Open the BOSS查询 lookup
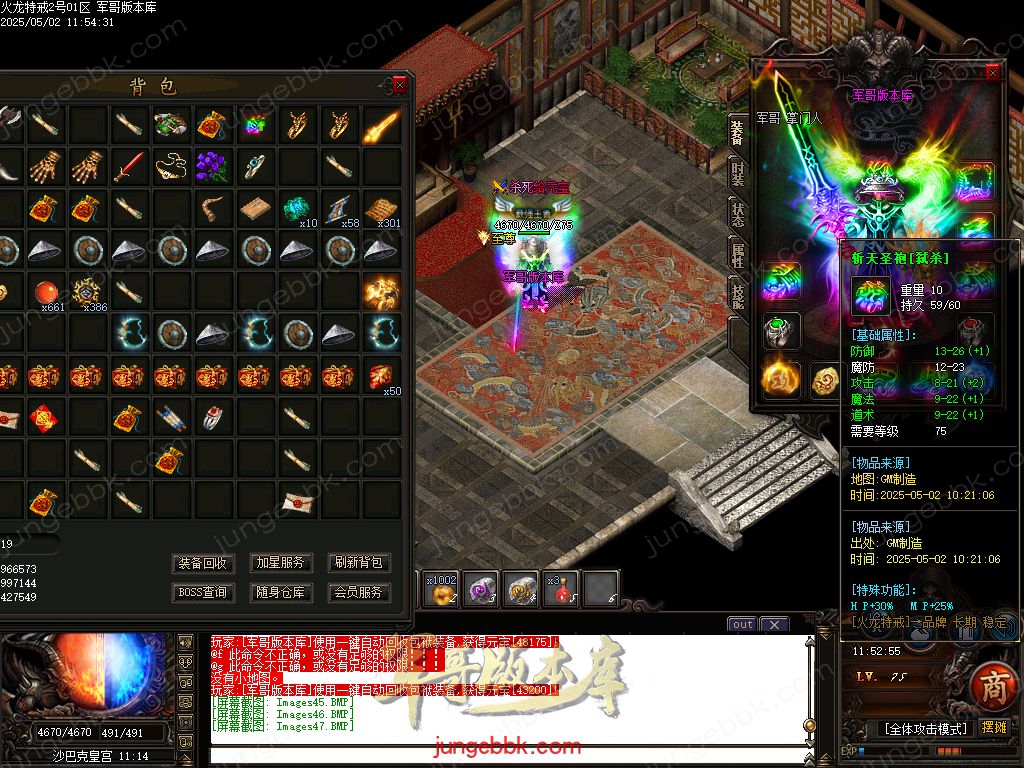 pyautogui.click(x=203, y=592)
